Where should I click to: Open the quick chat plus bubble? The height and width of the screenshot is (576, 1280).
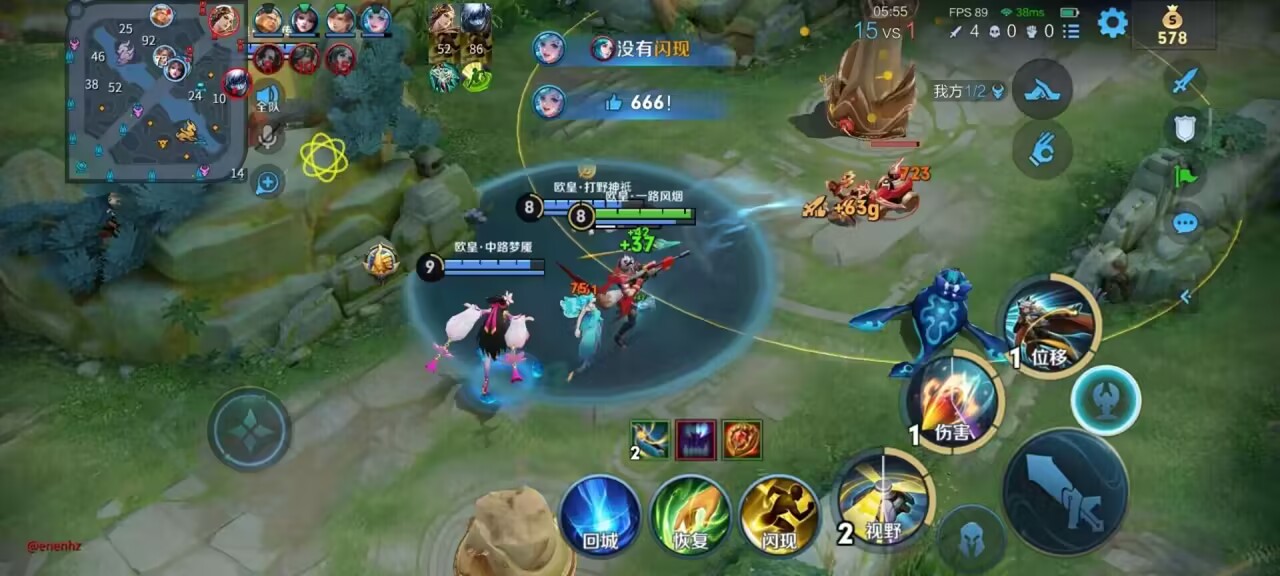267,182
